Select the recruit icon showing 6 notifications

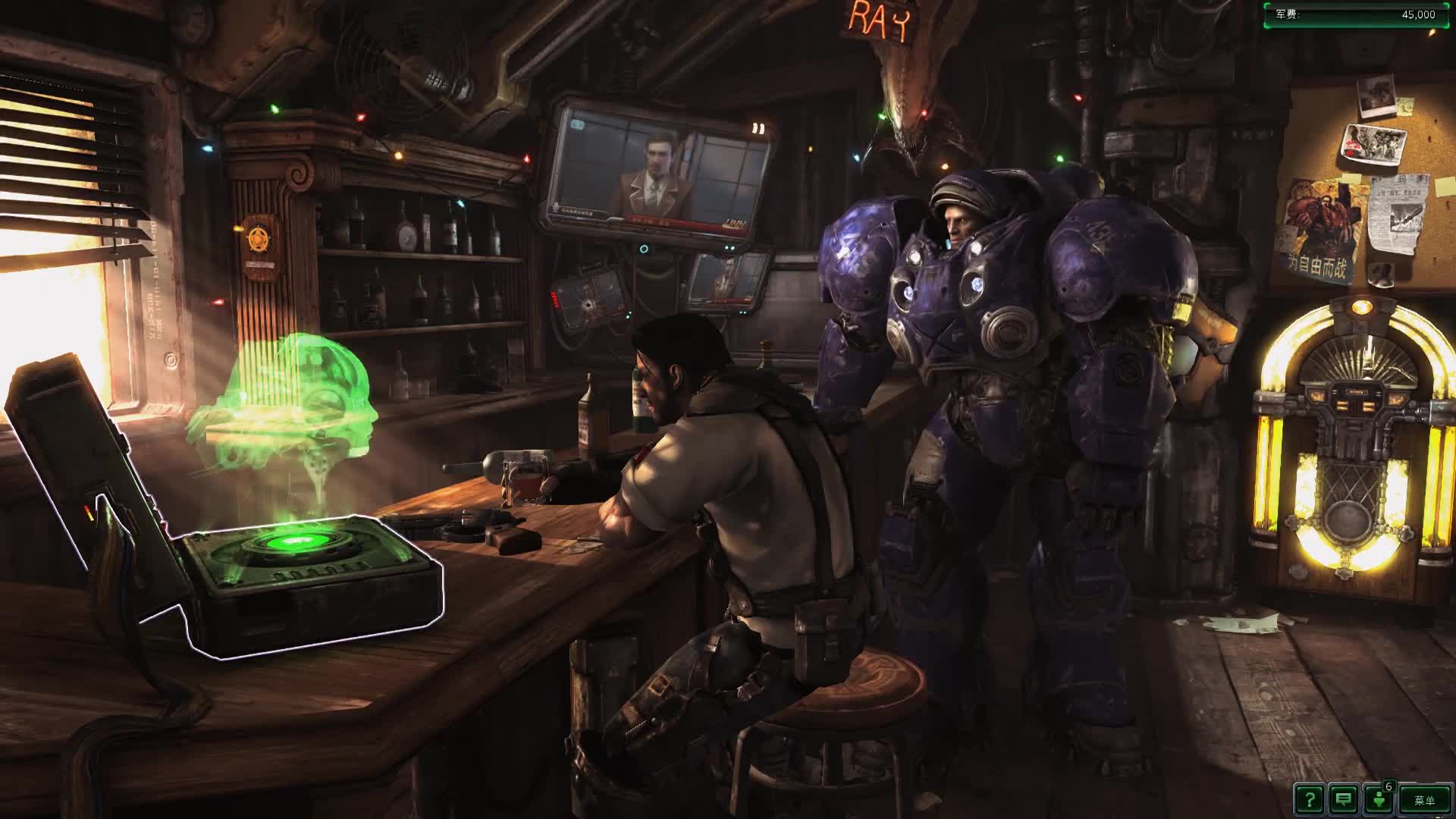click(1376, 800)
